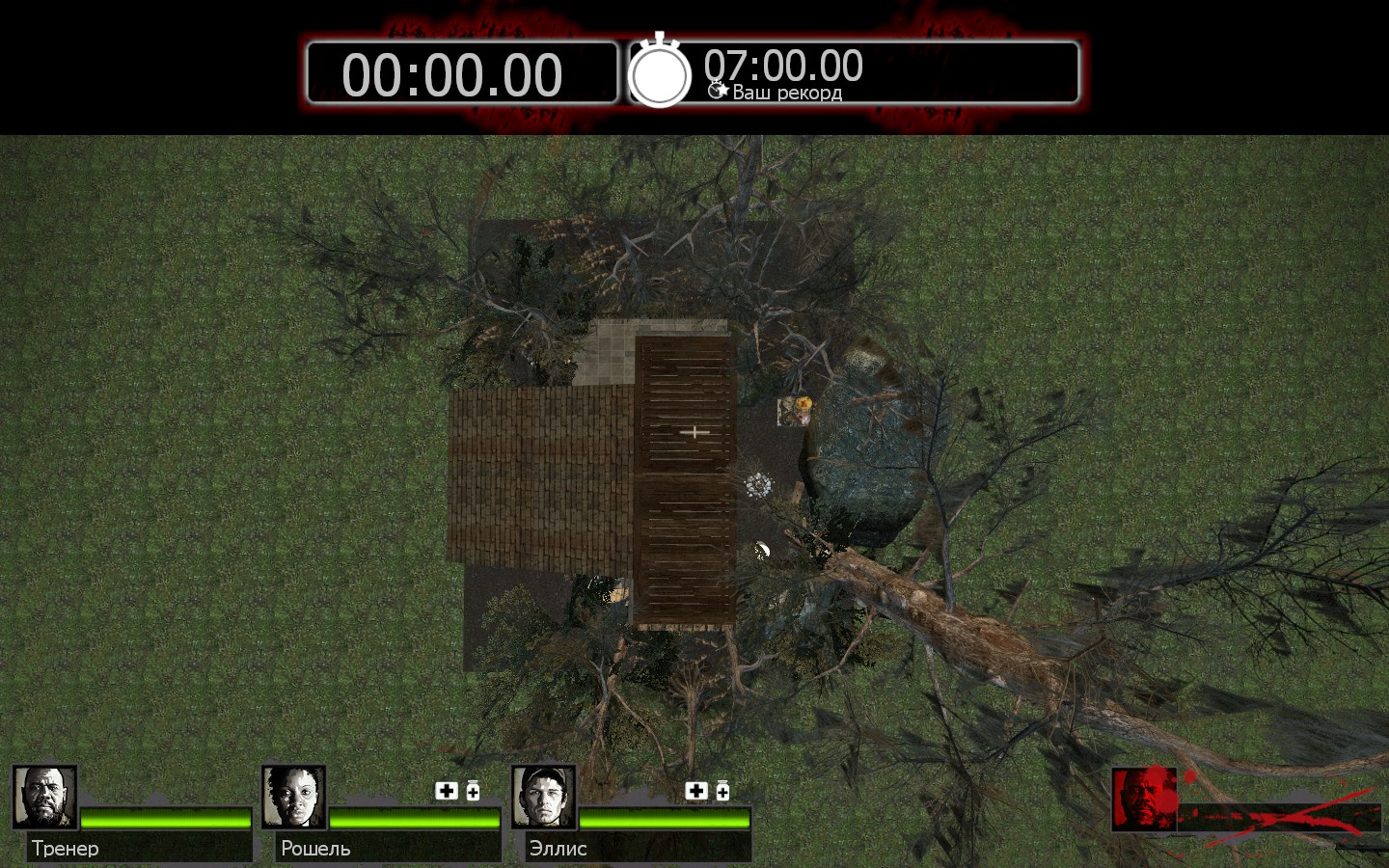Viewport: 1389px width, 868px height.
Task: Choose Эллис's survivor portrait
Action: click(544, 798)
